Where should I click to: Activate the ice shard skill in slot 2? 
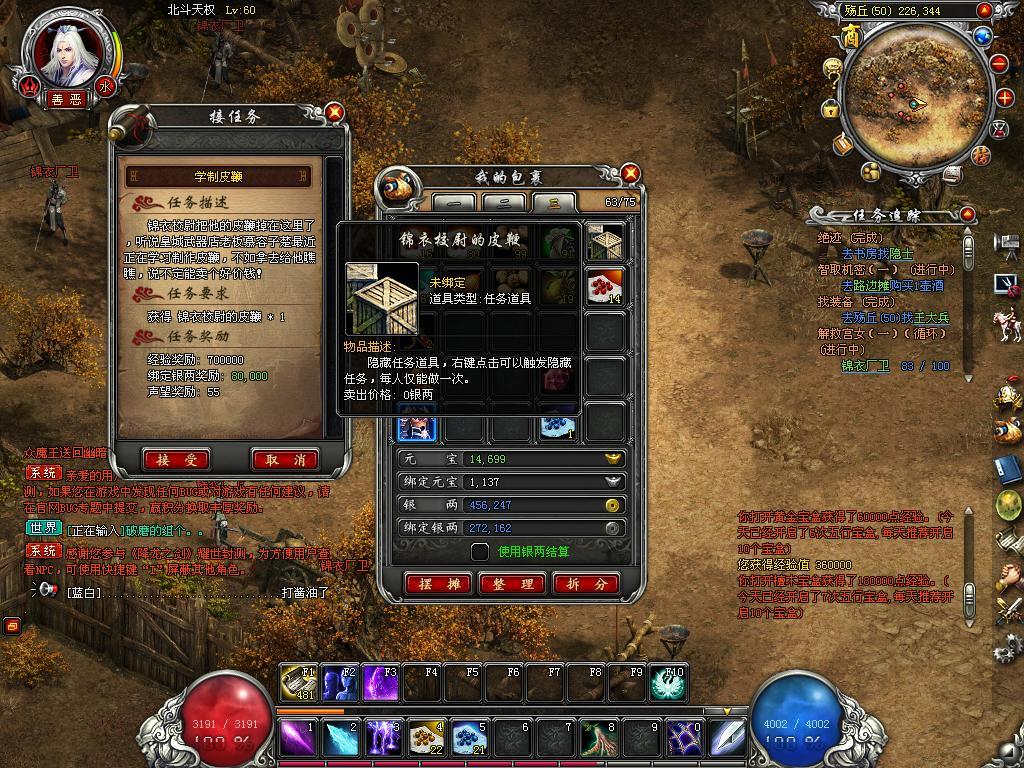point(340,738)
